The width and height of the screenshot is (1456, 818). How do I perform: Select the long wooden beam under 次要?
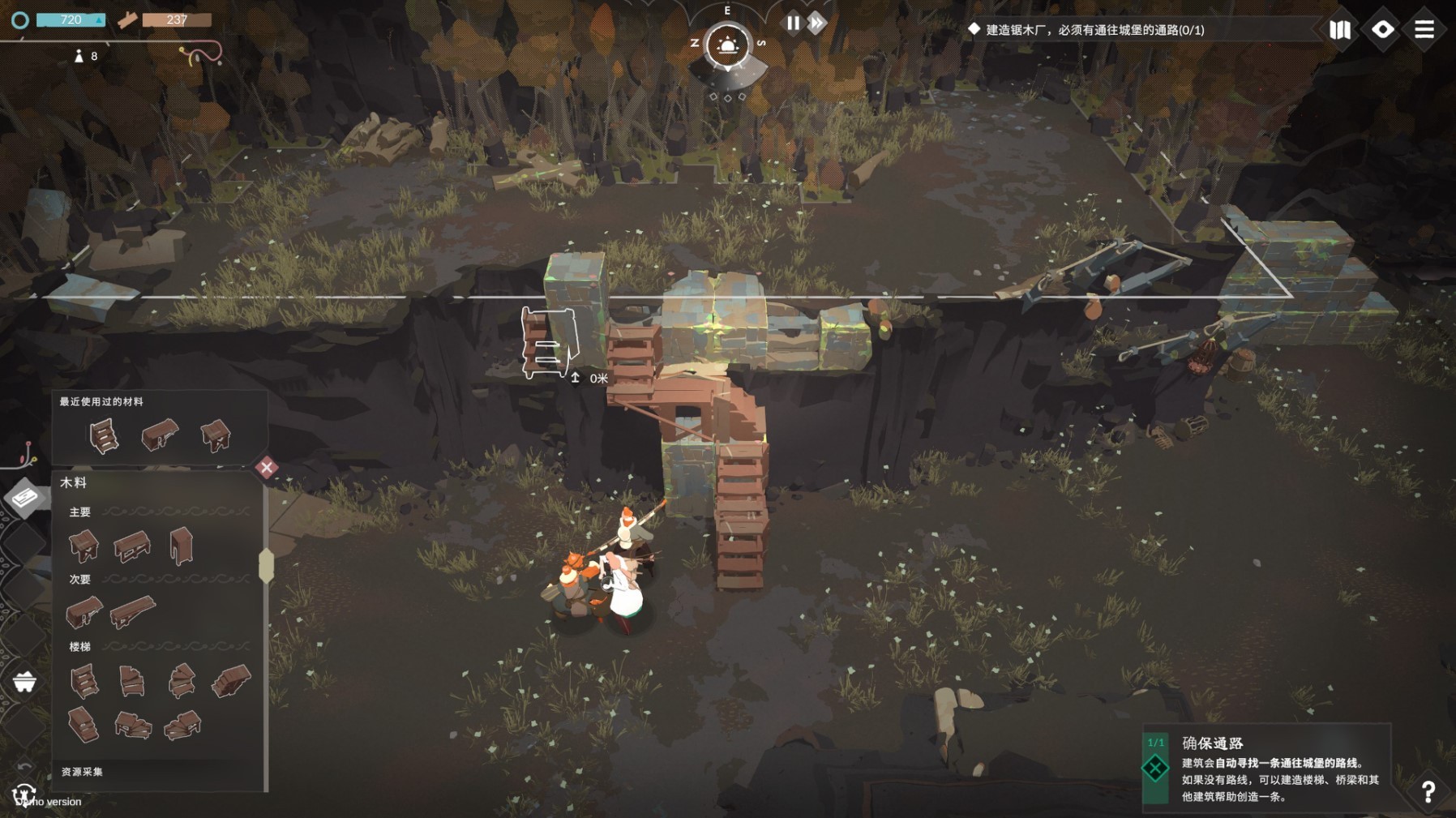133,610
